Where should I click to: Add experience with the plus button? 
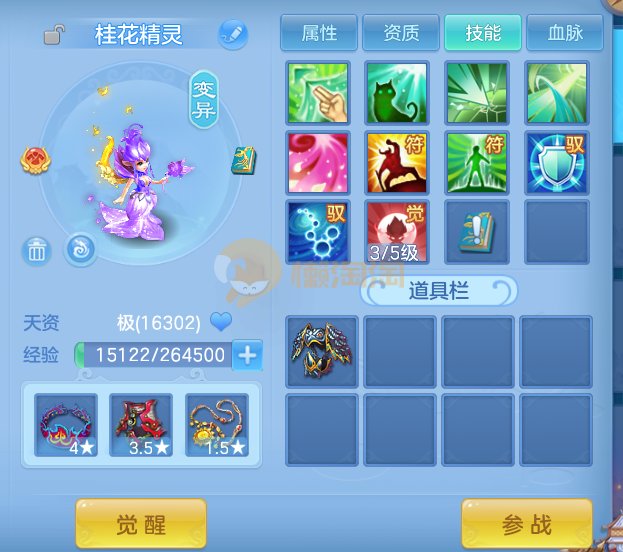click(247, 354)
